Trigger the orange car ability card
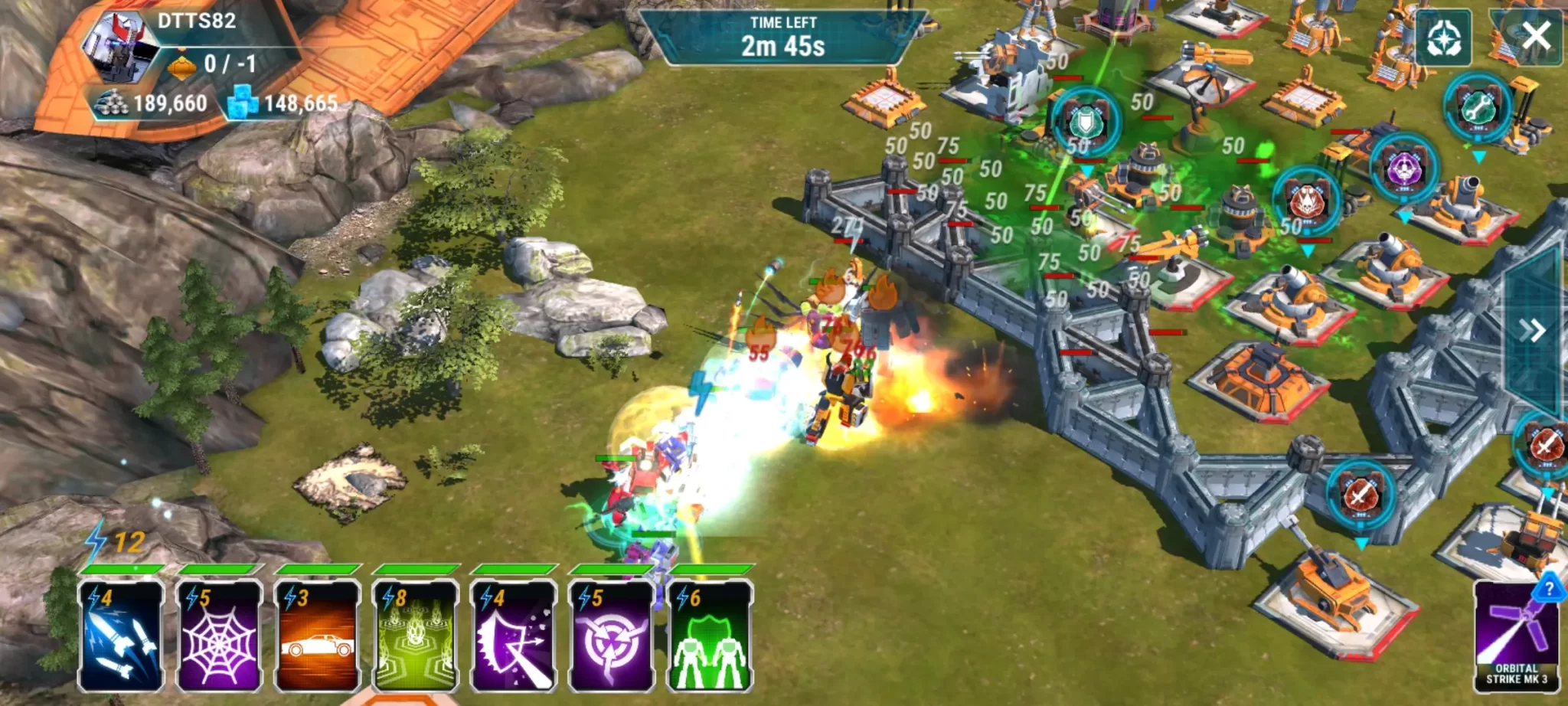This screenshot has height=706, width=1568. pos(317,636)
